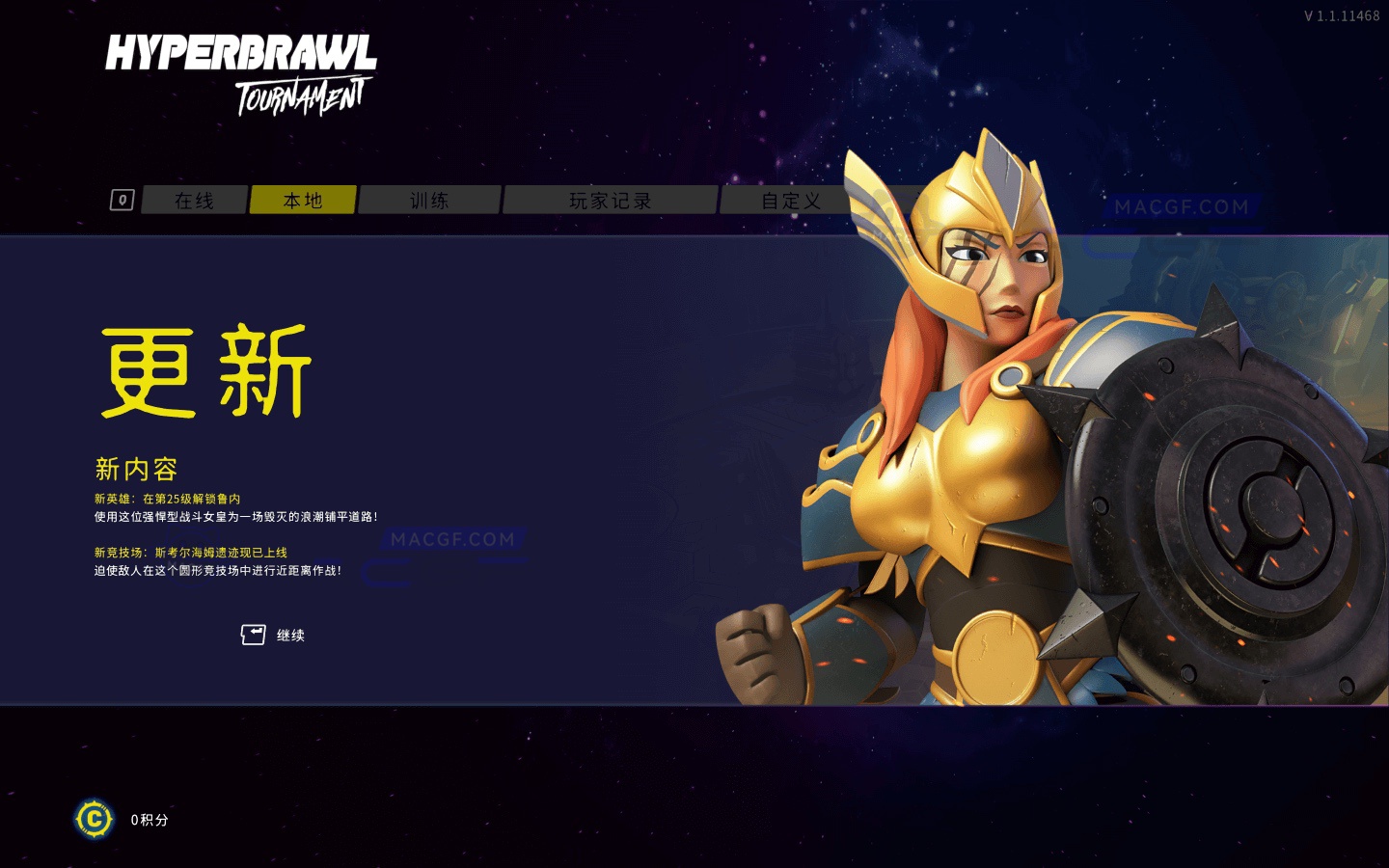
Task: Open the 训练 tab
Action: pos(430,200)
